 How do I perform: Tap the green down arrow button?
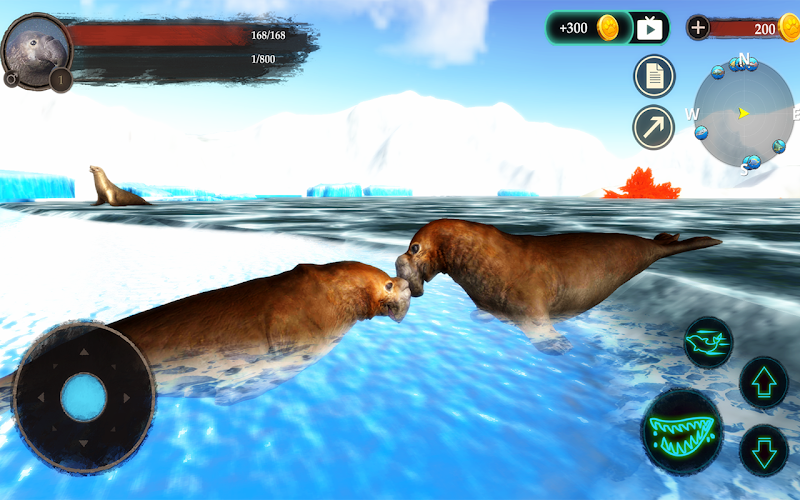coord(764,450)
